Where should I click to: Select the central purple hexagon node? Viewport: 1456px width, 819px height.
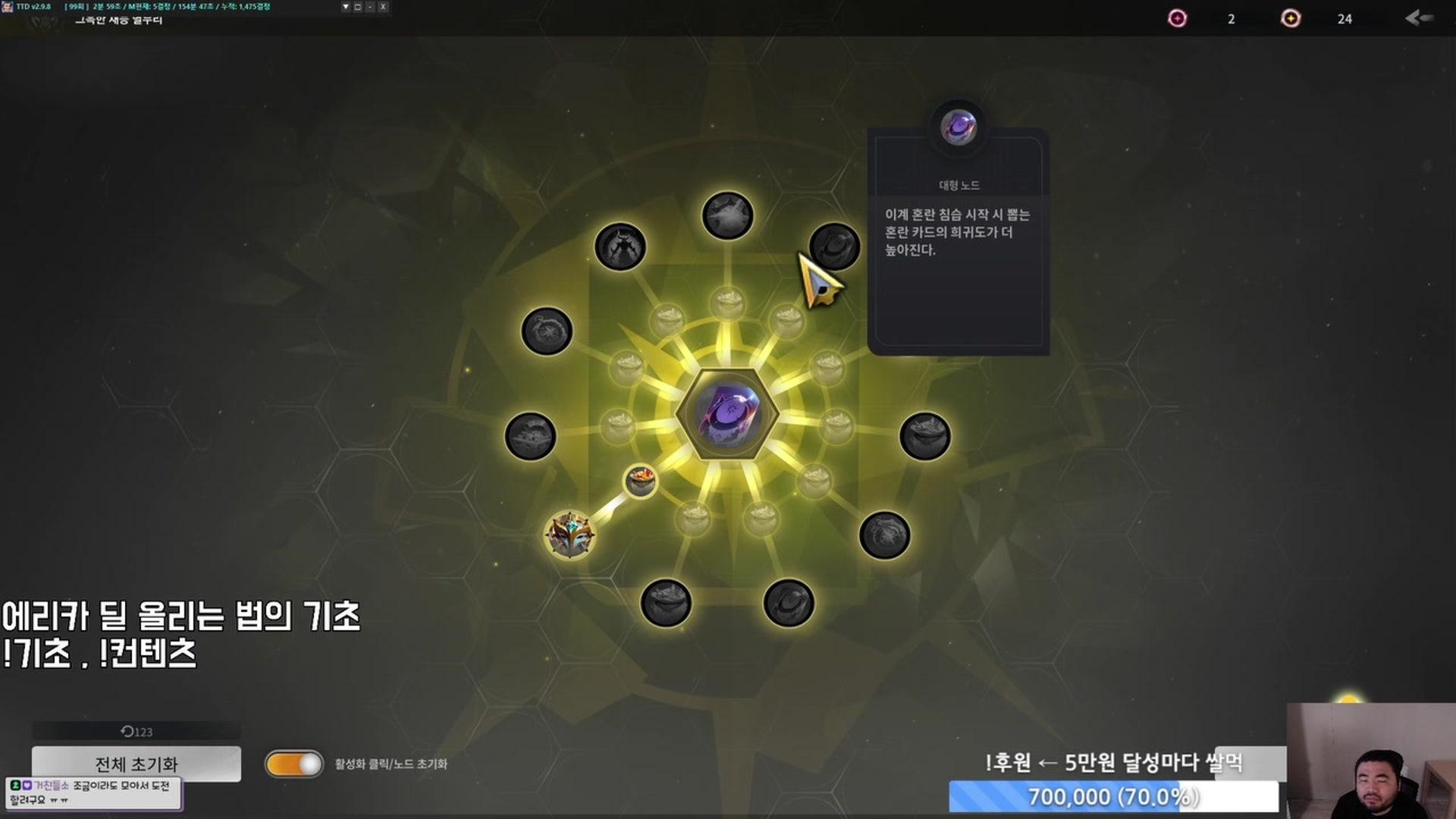click(727, 414)
